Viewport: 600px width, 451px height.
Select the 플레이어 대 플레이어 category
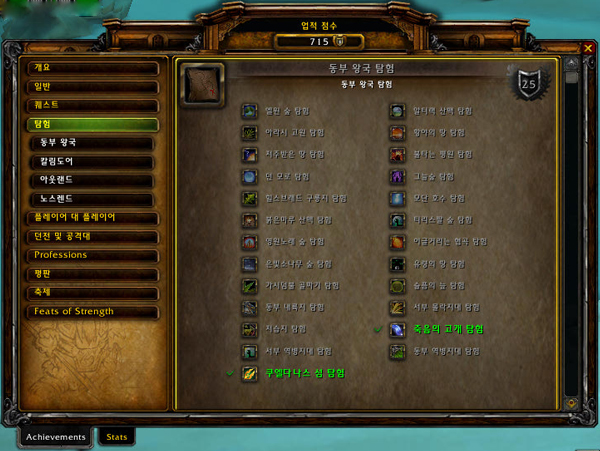[92, 217]
